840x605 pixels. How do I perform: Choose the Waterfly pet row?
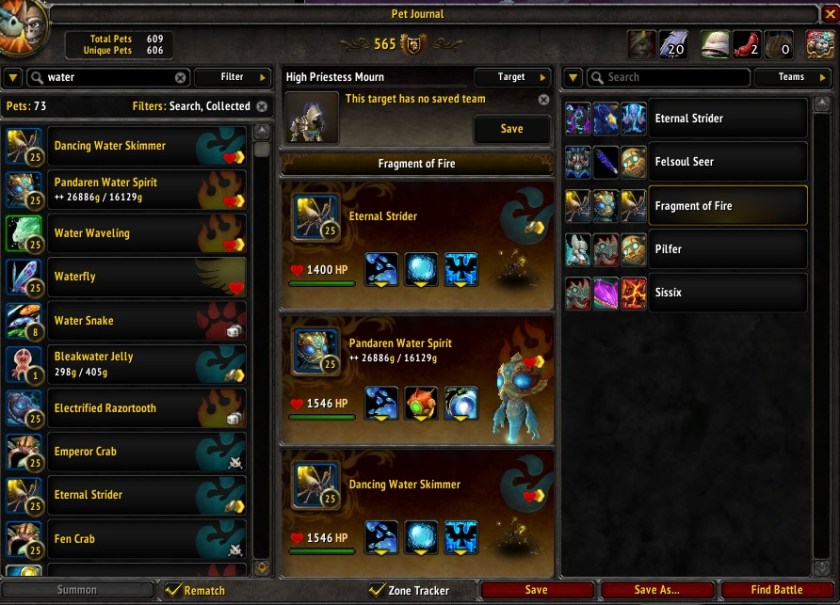tap(125, 277)
